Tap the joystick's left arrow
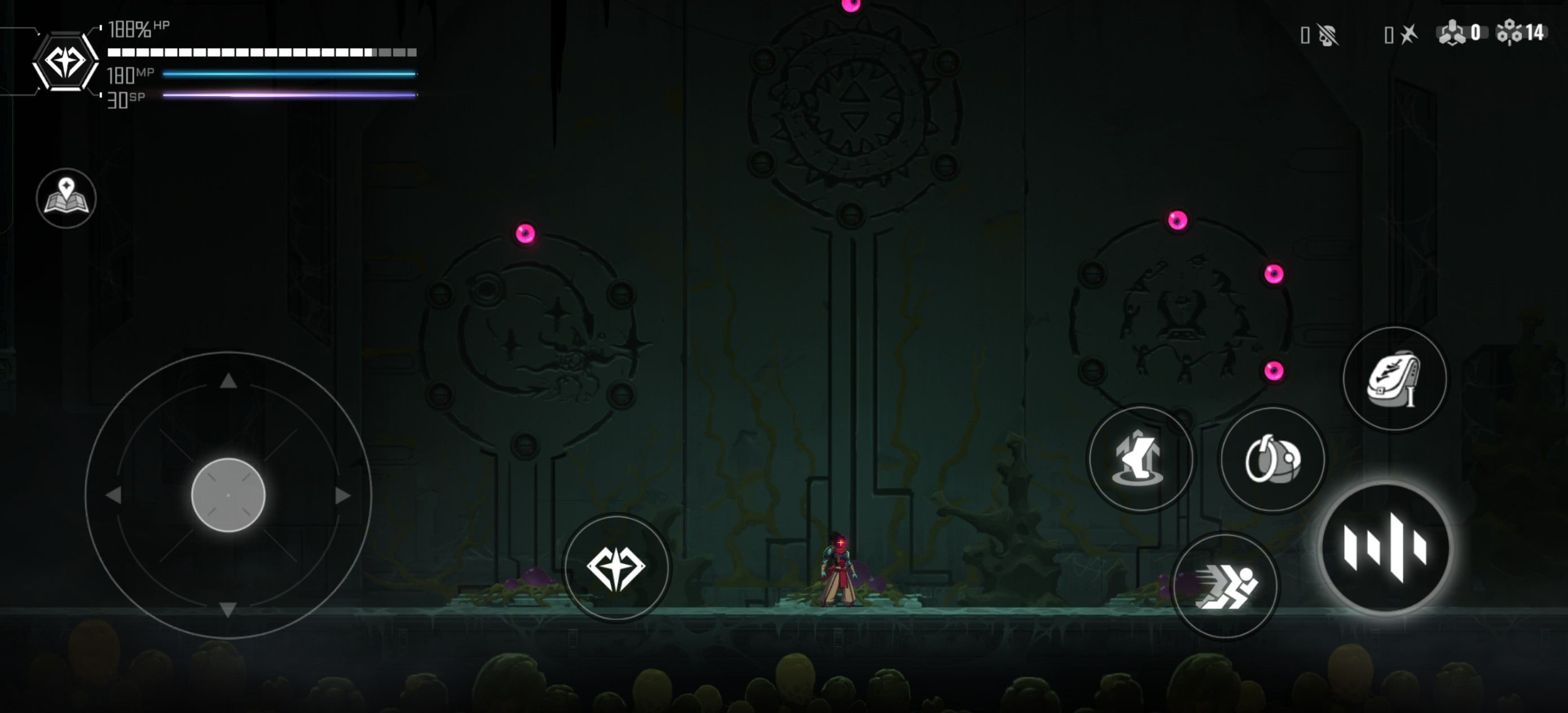1568x713 pixels. pyautogui.click(x=114, y=496)
